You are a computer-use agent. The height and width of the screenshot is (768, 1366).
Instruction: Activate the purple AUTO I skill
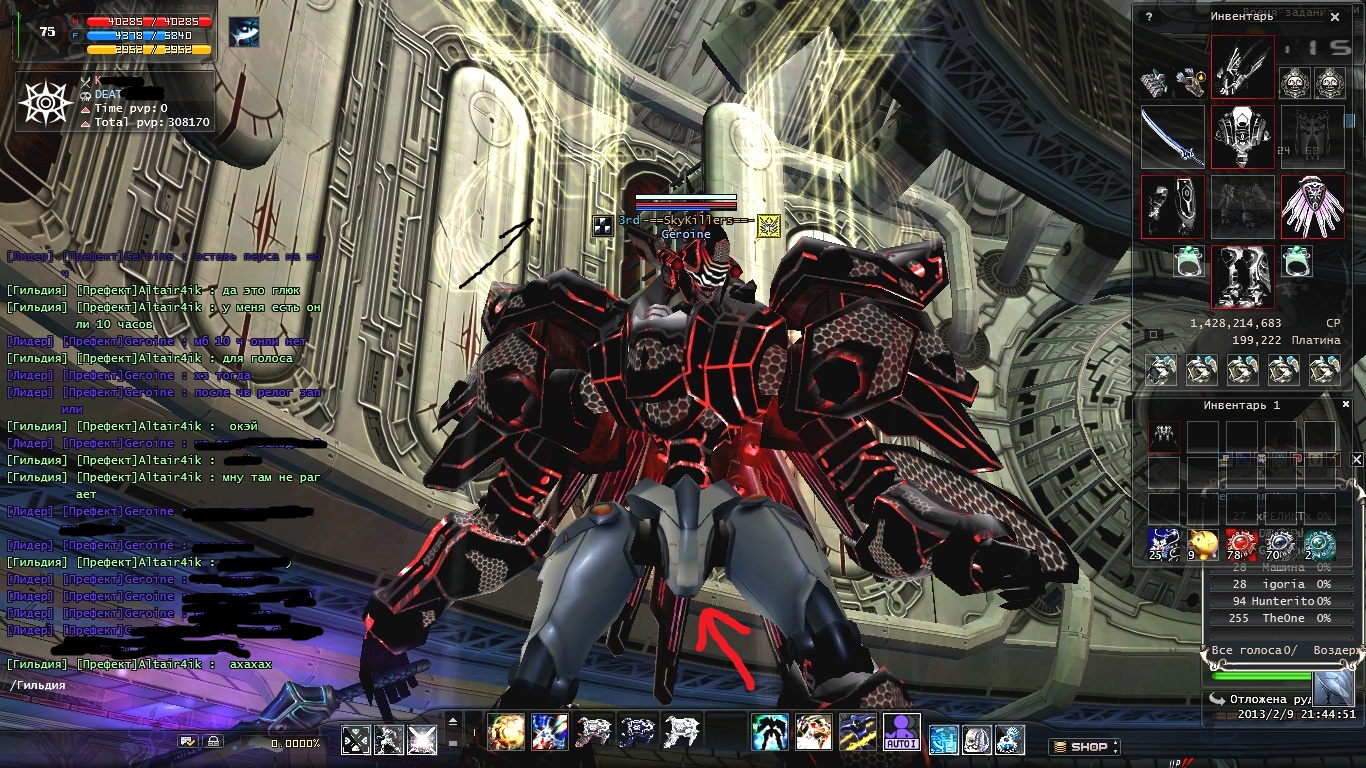click(902, 732)
